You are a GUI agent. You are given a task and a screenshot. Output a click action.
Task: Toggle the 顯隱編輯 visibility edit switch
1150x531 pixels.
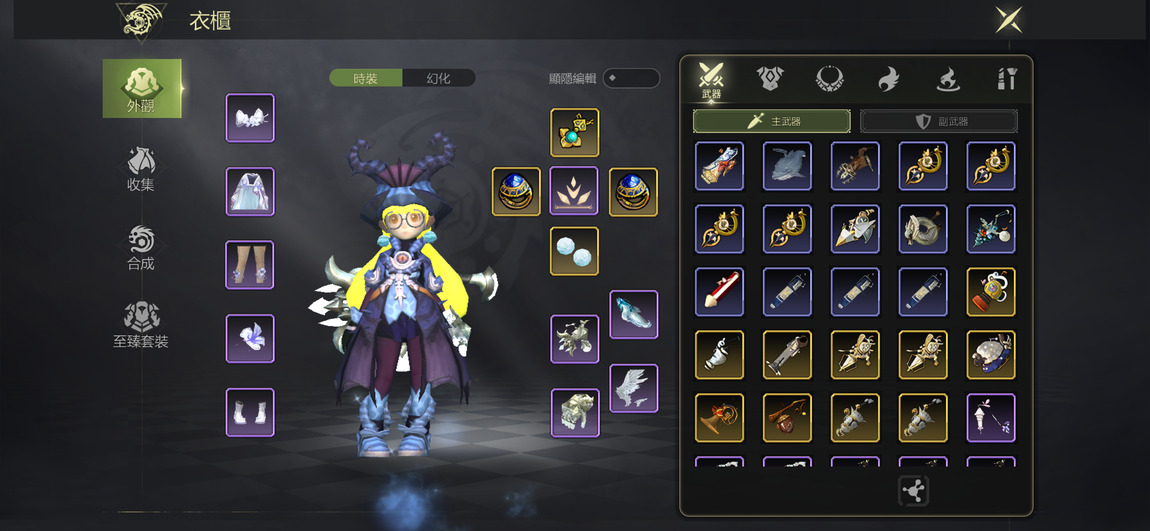click(x=630, y=78)
